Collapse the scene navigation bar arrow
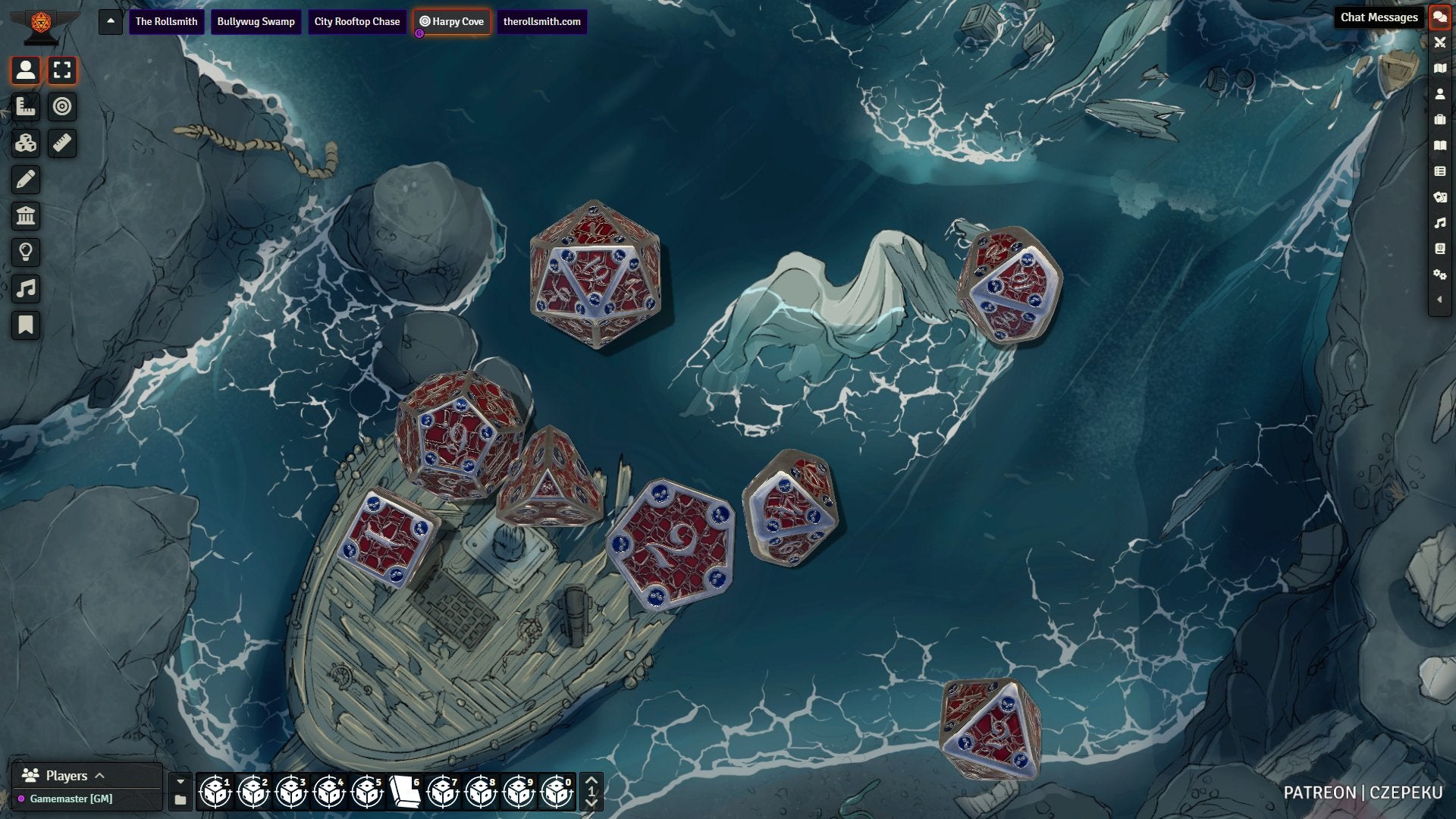1456x819 pixels. [x=111, y=21]
